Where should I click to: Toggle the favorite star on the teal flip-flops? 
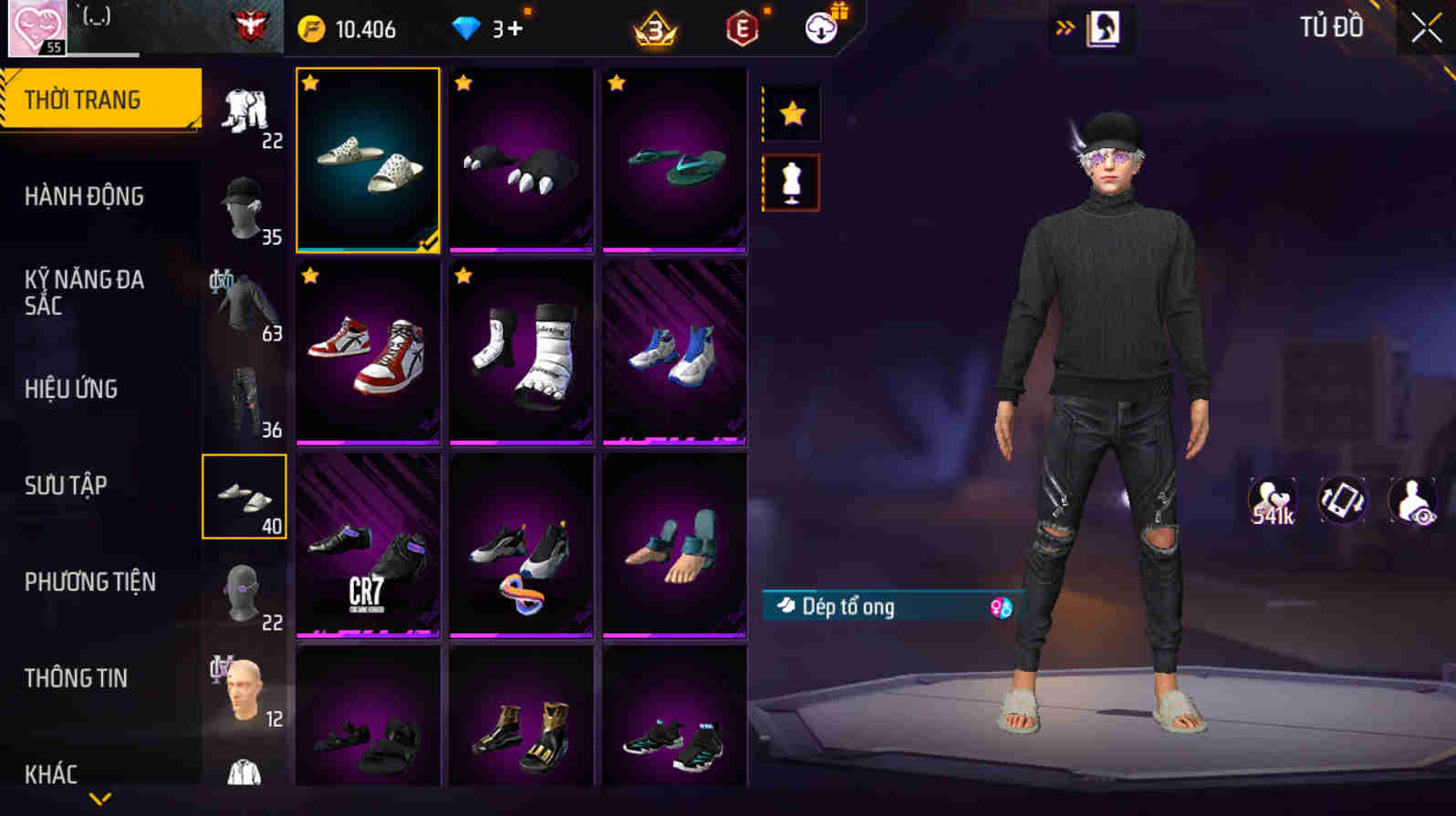[615, 83]
